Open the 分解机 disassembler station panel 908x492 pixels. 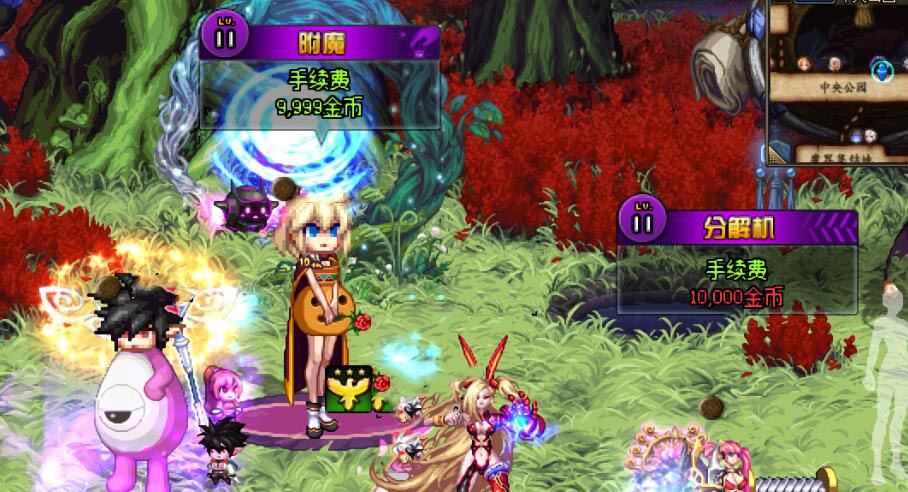click(739, 226)
